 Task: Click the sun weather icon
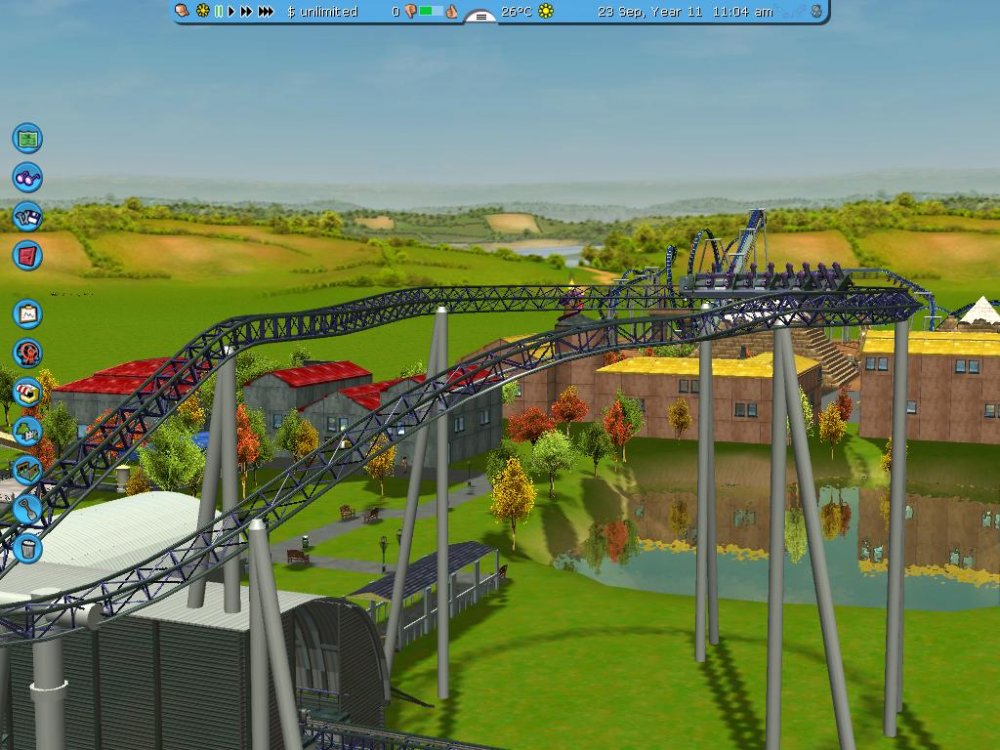tap(546, 11)
